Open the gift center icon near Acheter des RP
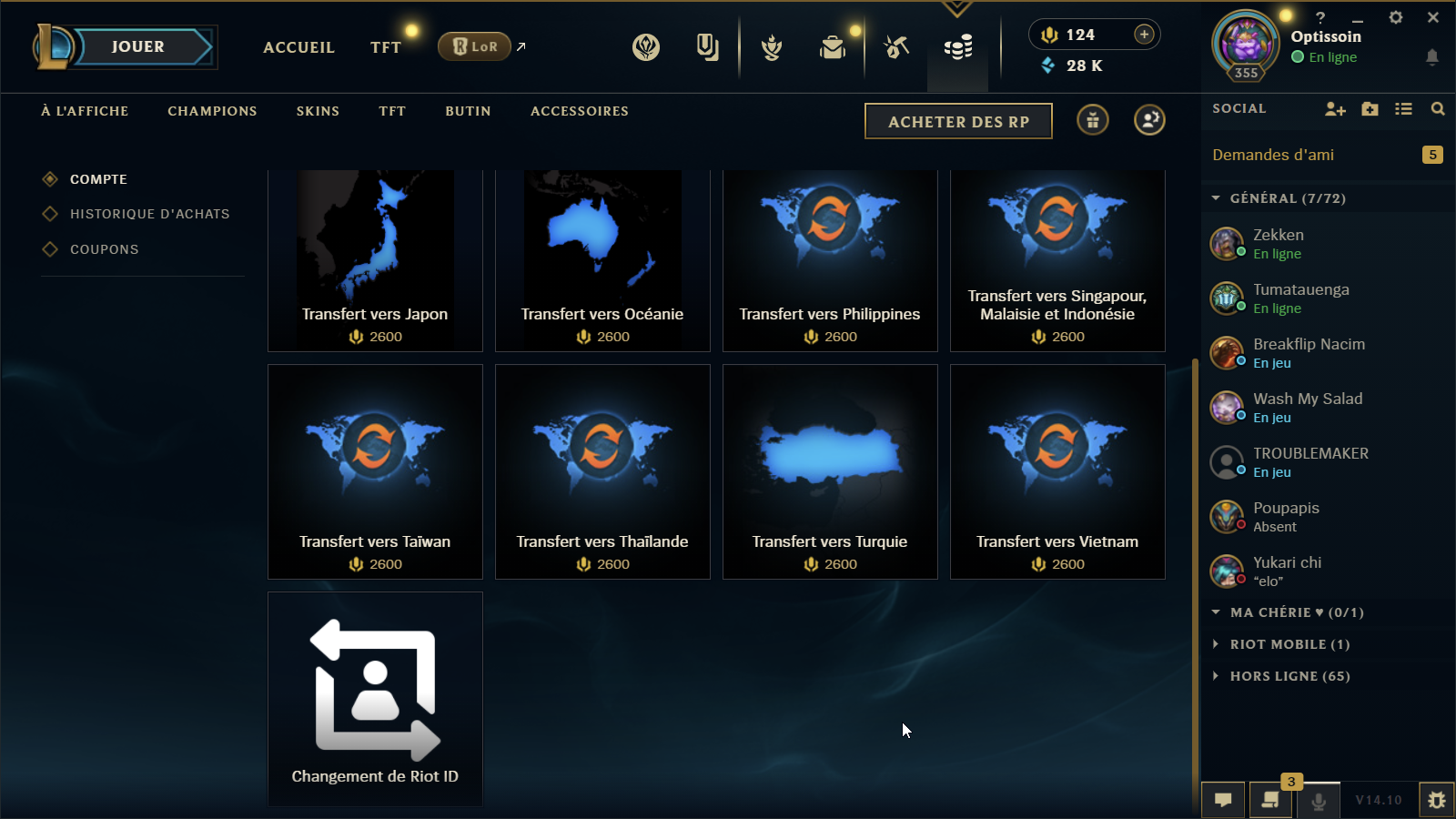 (1092, 119)
